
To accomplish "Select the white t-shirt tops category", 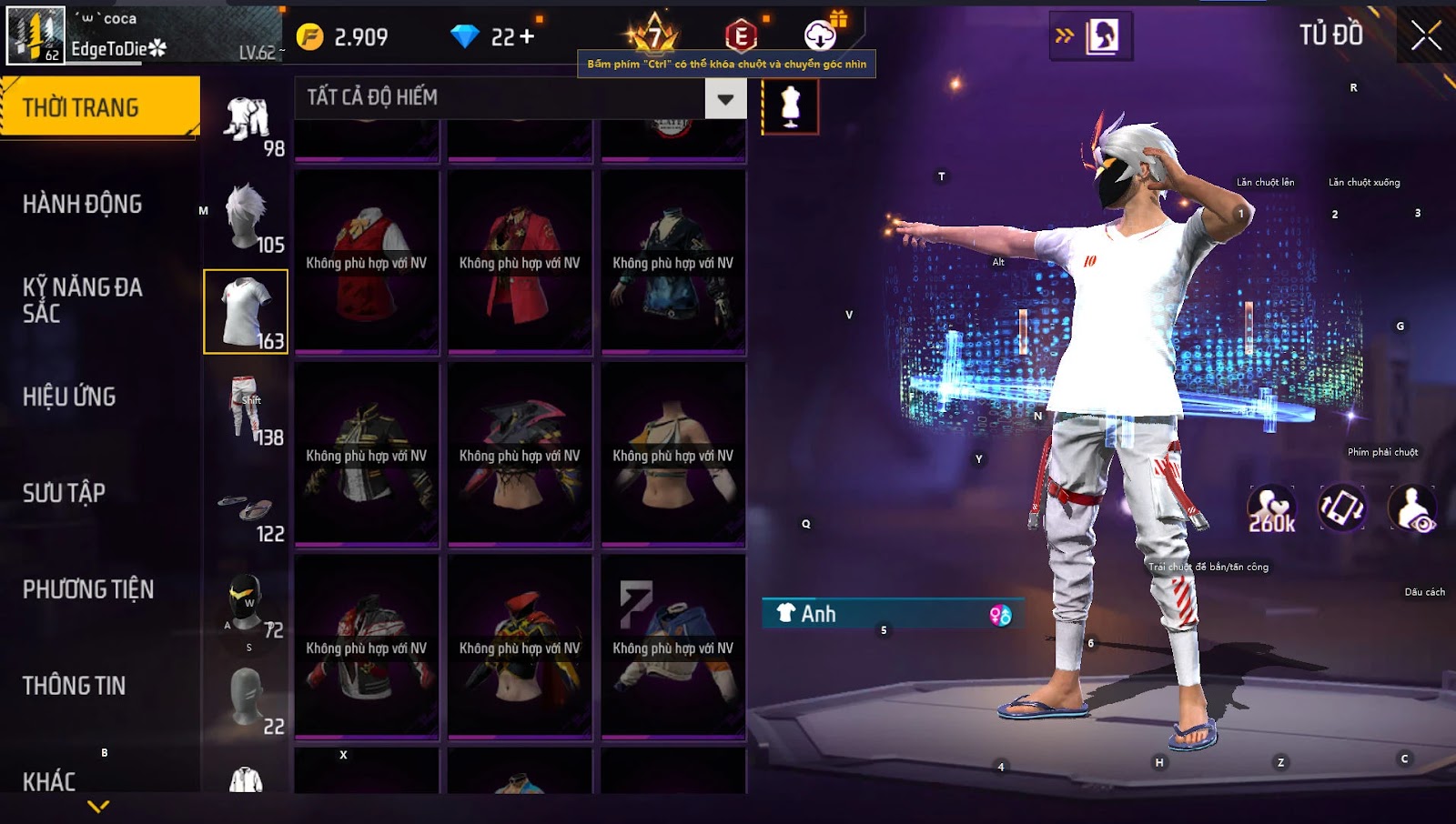I will [246, 312].
